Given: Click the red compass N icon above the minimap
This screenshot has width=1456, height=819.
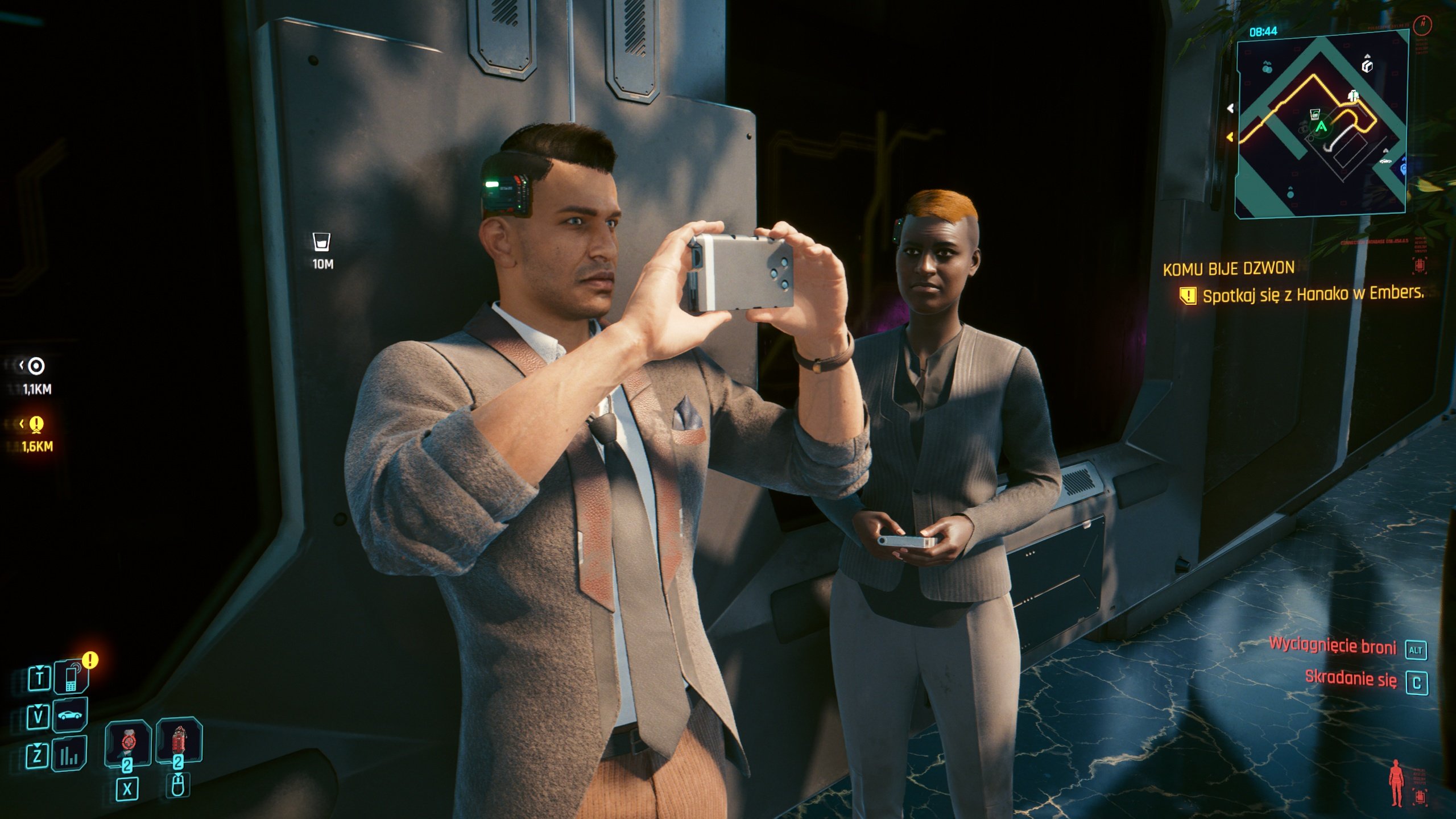Looking at the screenshot, I should (1422, 26).
